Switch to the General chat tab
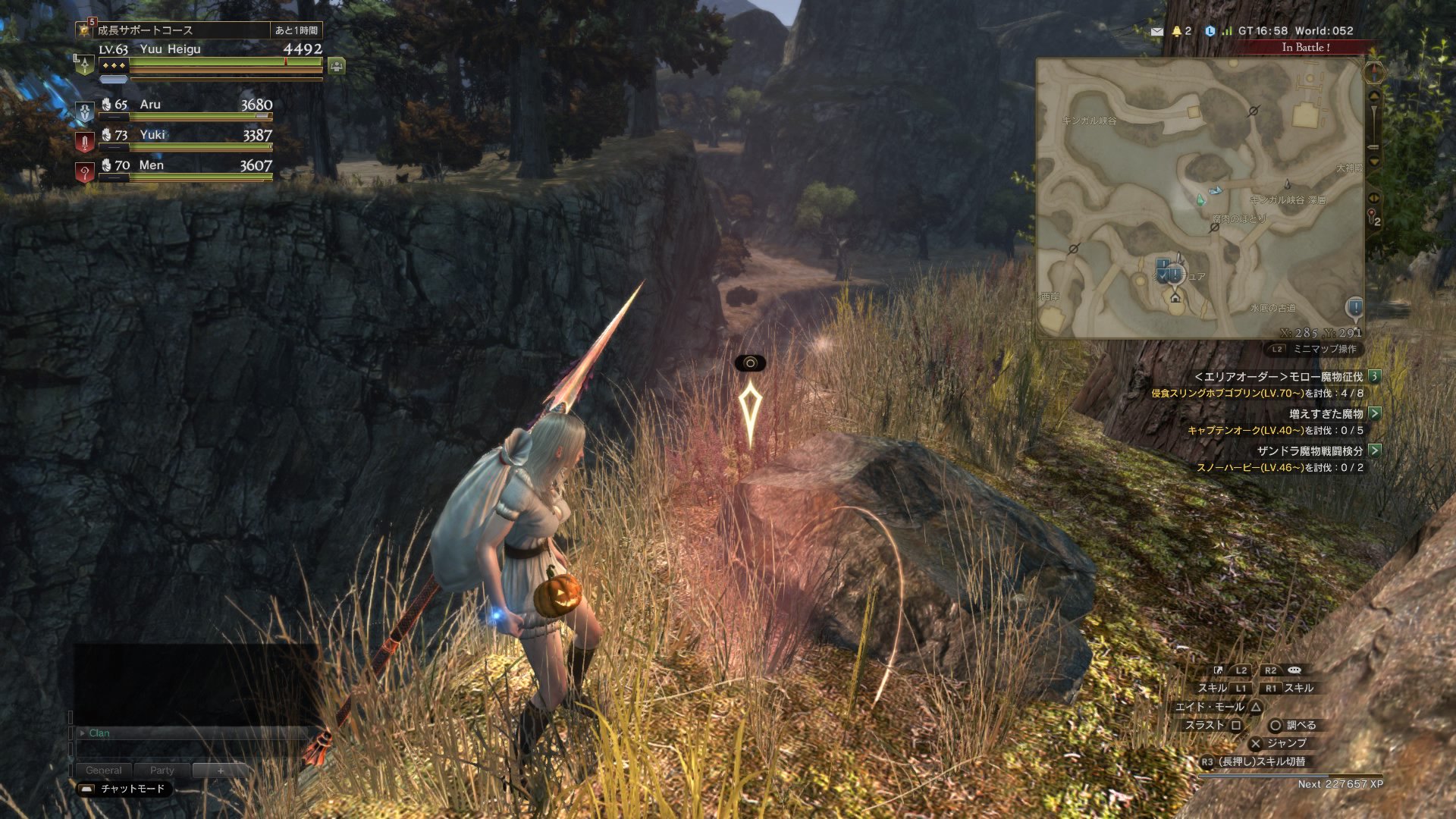This screenshot has height=819, width=1456. click(x=104, y=770)
